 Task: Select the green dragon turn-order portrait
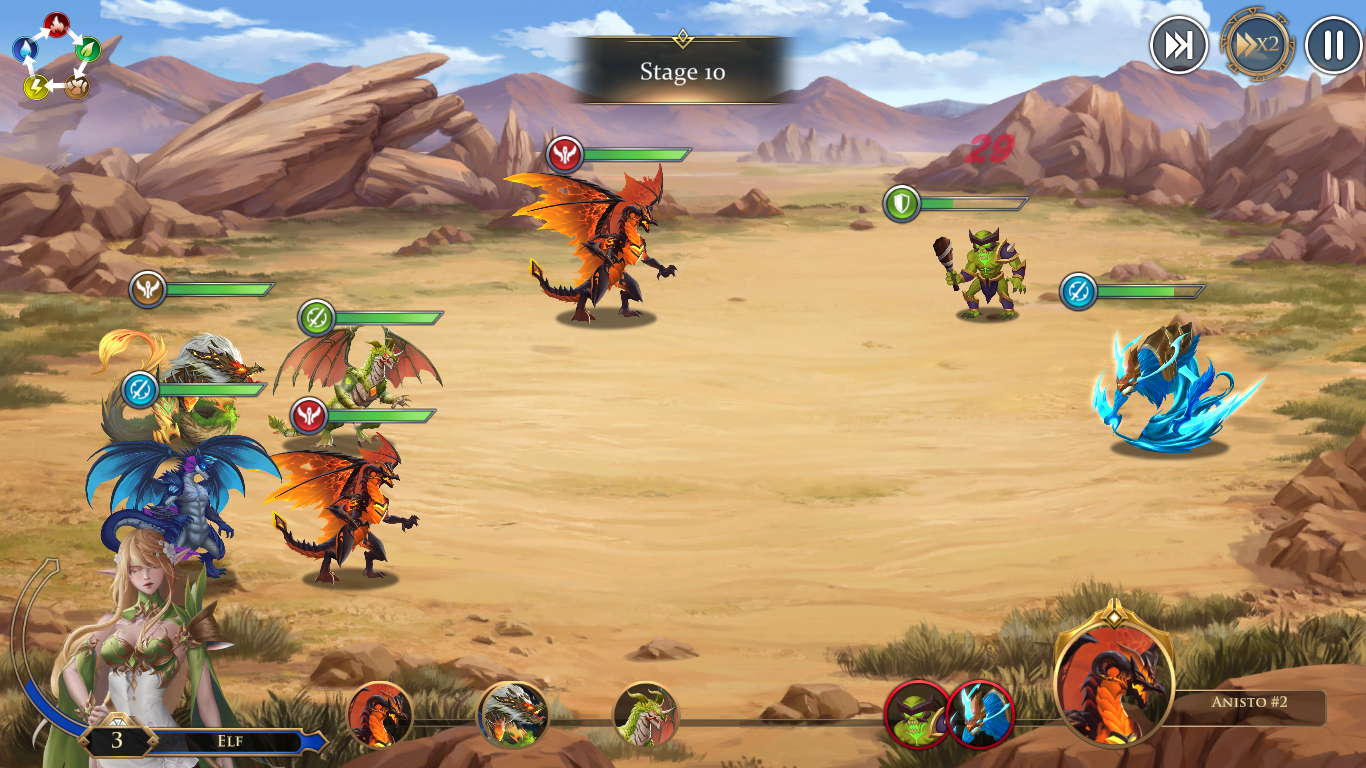[x=645, y=714]
